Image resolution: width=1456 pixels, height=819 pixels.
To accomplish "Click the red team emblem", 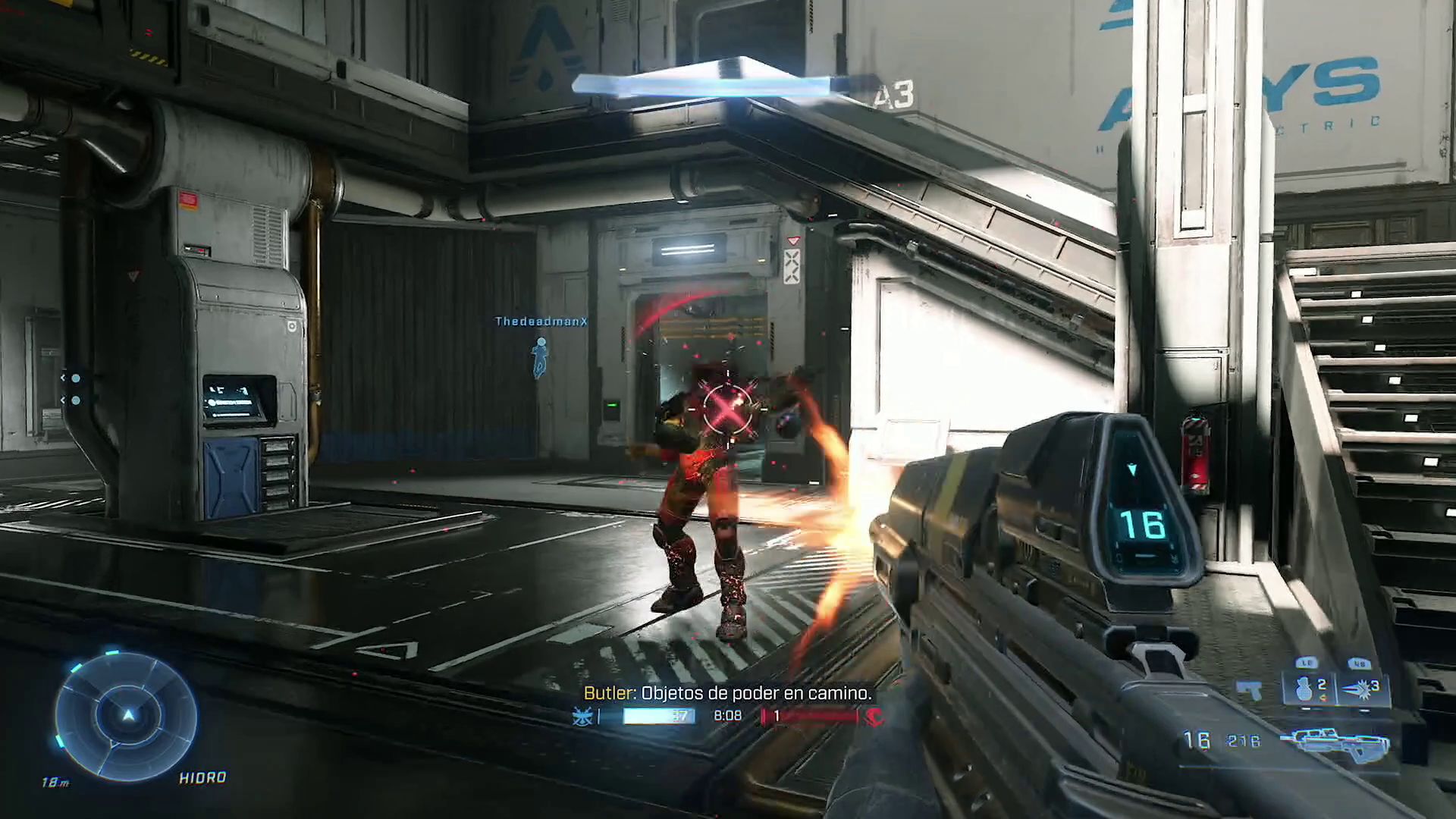I will pos(874,716).
